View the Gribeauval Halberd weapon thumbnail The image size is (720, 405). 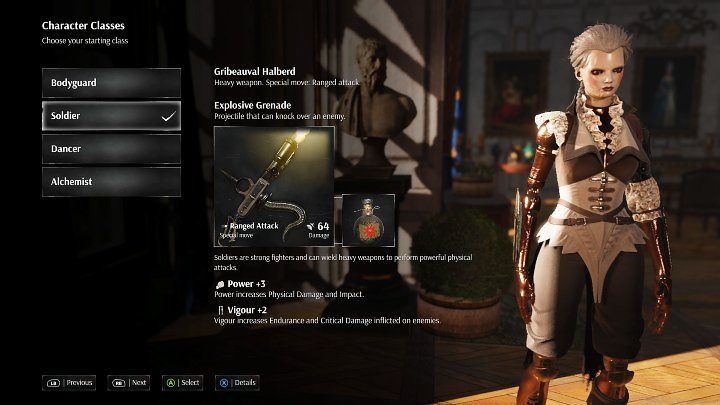click(274, 187)
